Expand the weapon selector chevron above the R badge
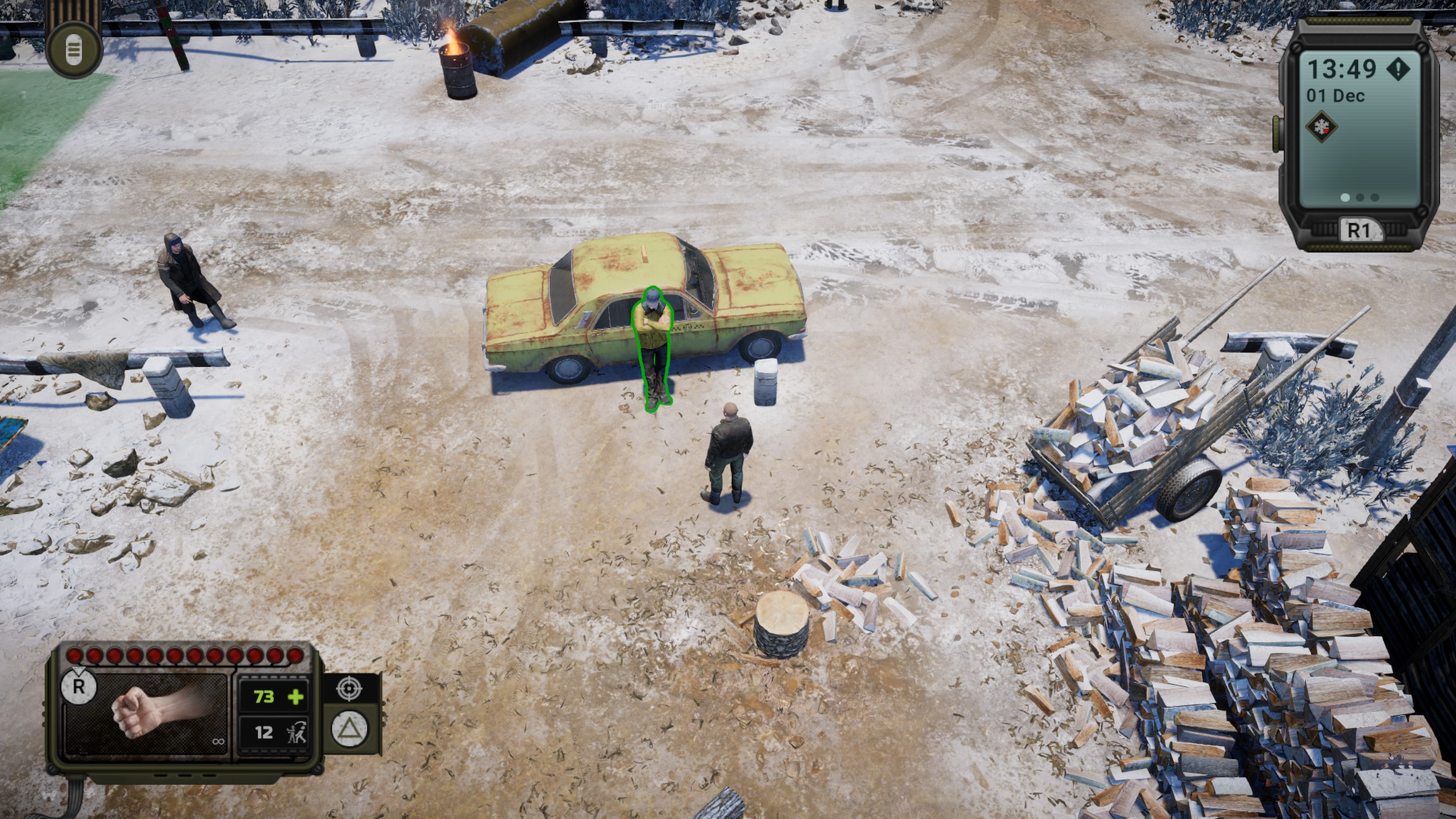 (x=78, y=669)
